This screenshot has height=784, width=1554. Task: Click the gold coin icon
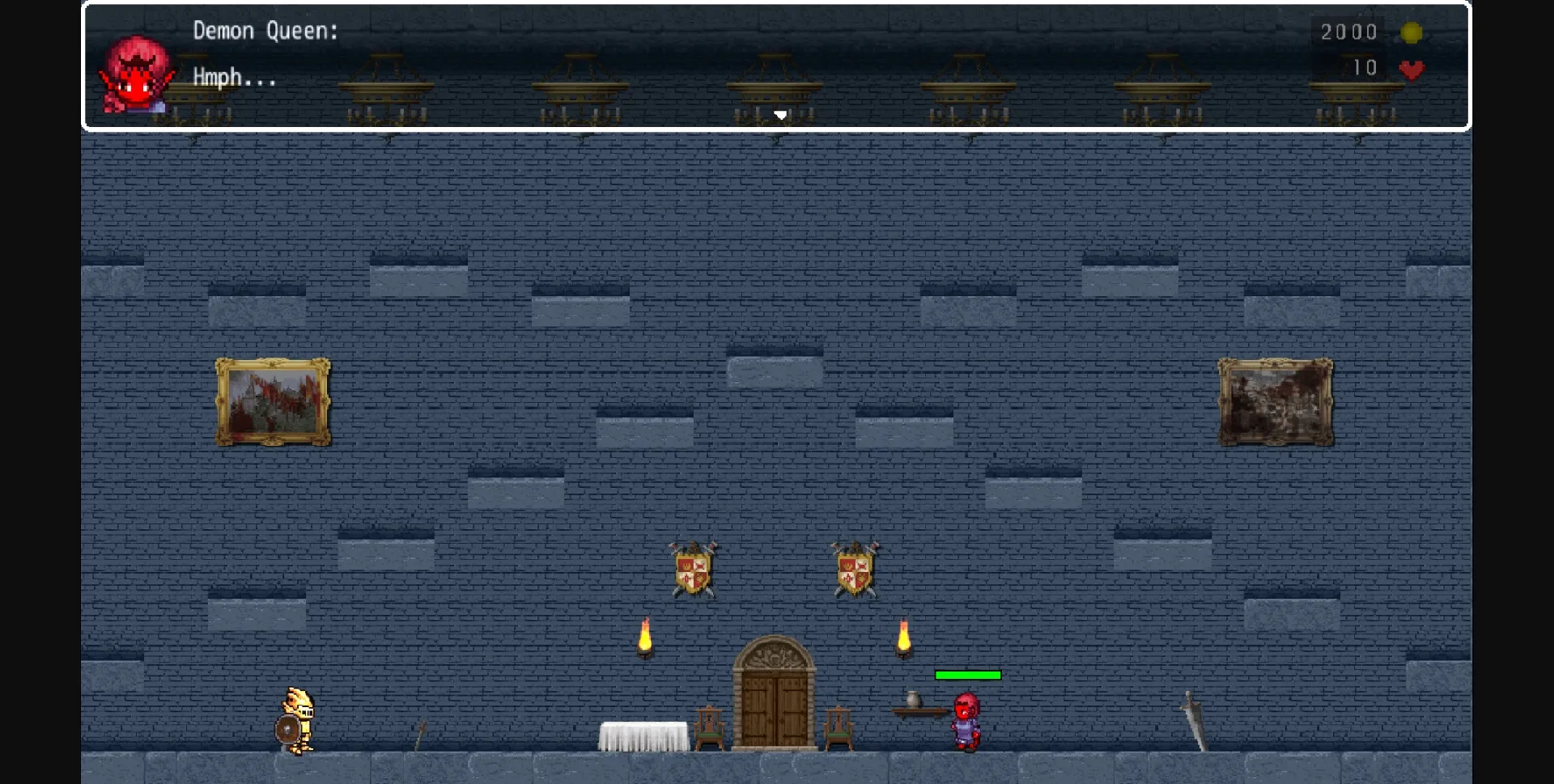click(x=1411, y=32)
